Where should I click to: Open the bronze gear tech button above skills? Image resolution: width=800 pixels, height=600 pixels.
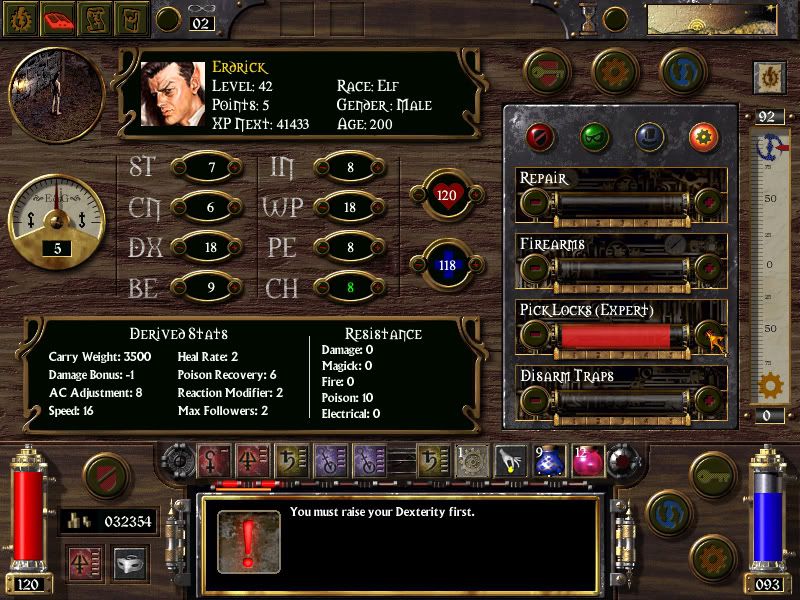tap(614, 71)
